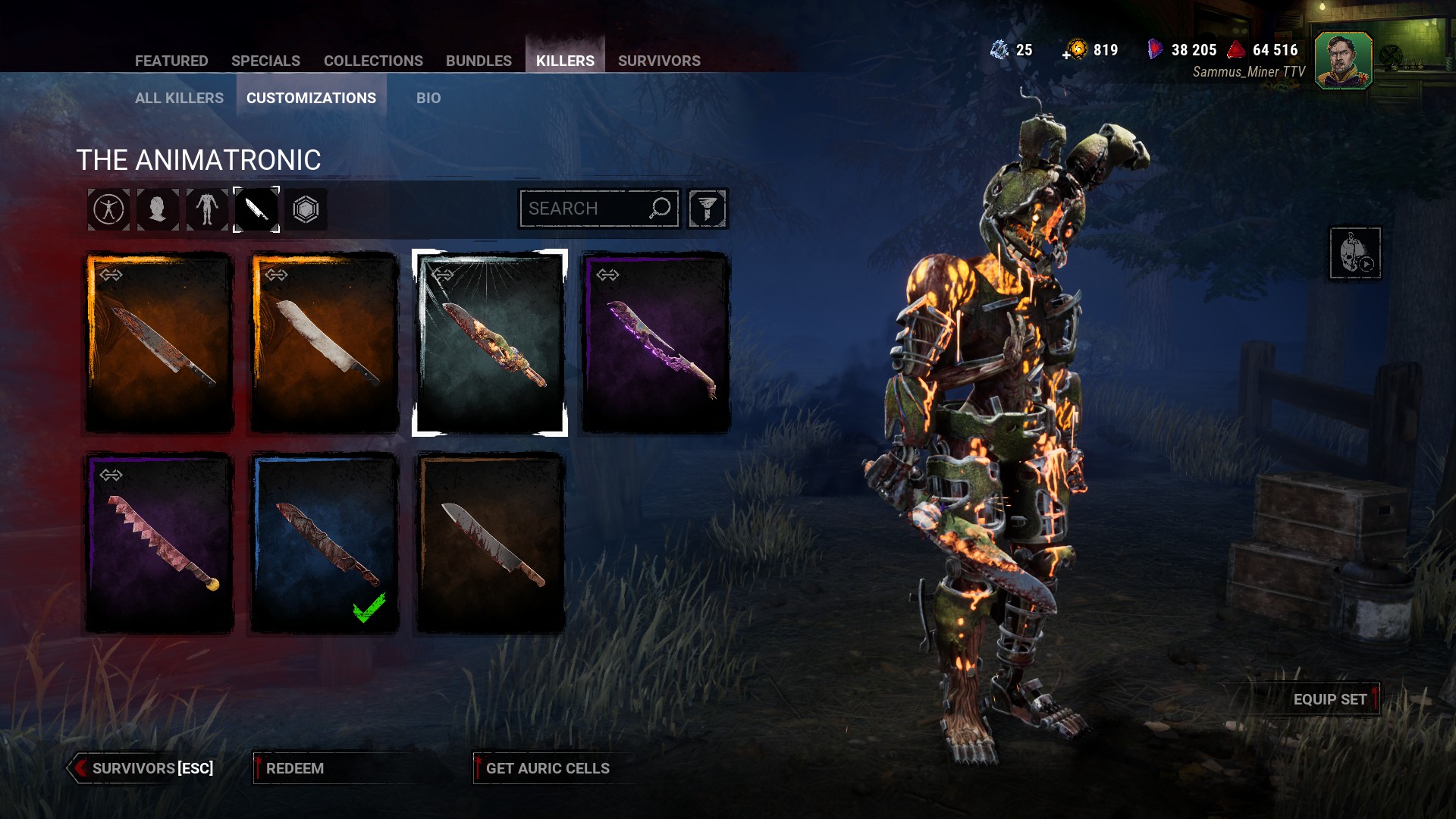
Task: Select the equipped weapon with green checkmark
Action: click(x=325, y=543)
